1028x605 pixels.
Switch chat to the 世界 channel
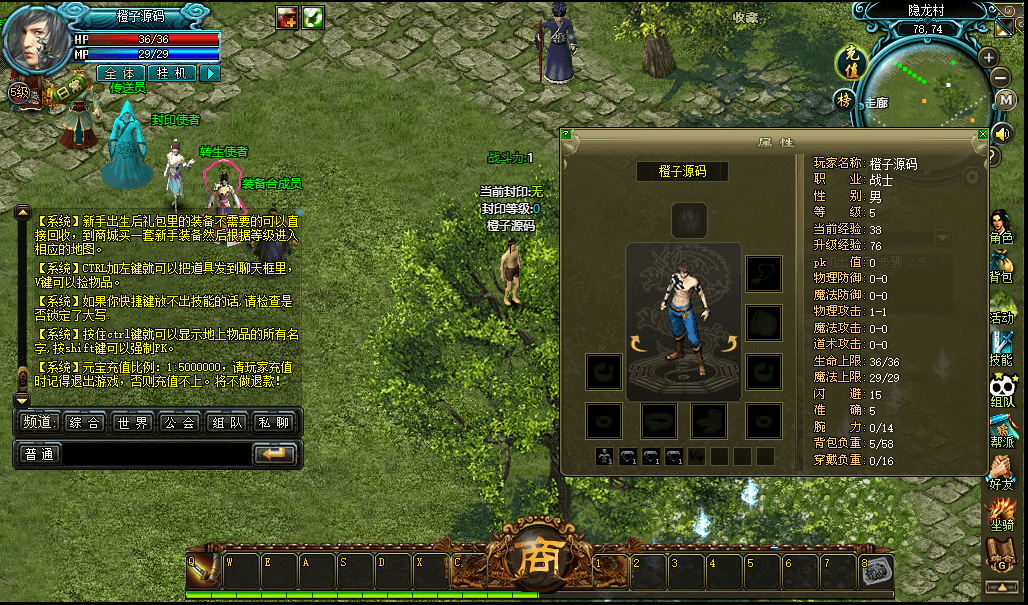click(132, 423)
